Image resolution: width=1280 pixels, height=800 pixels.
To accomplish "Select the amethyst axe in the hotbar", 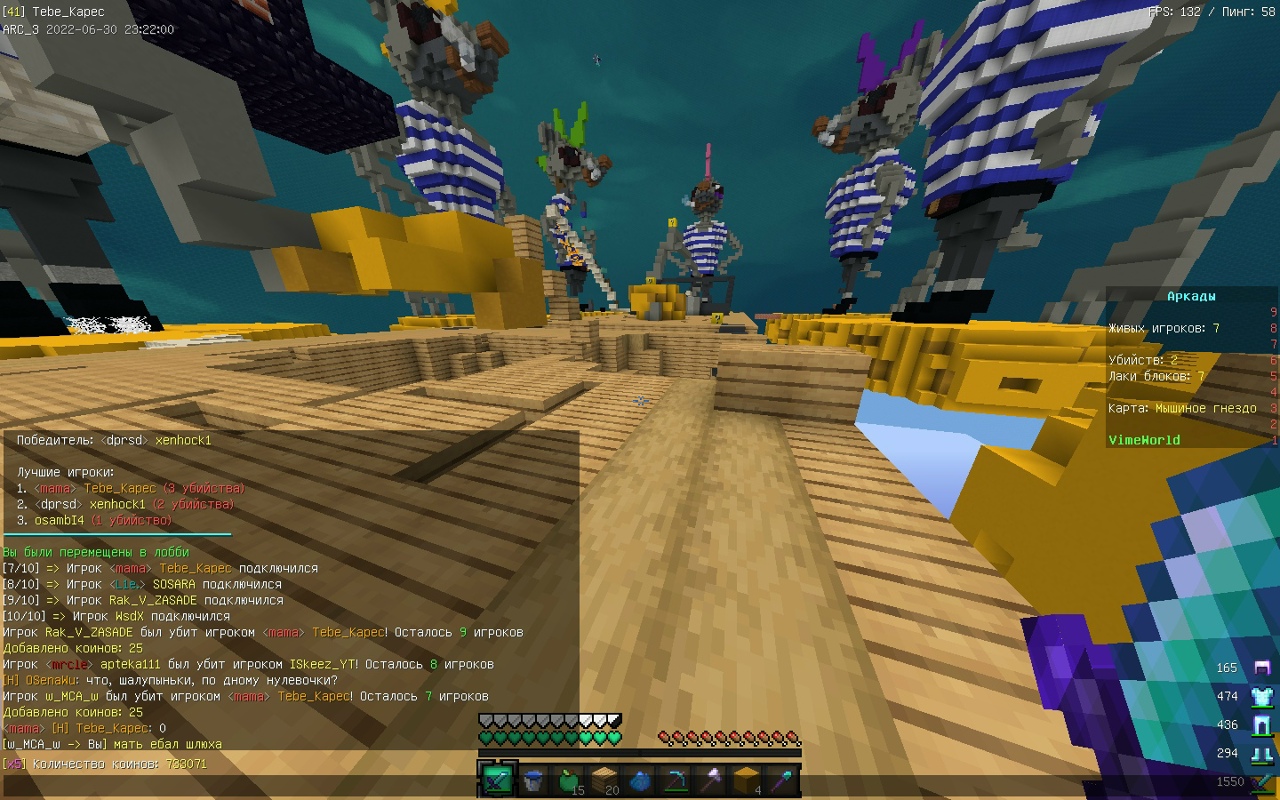I will 713,782.
